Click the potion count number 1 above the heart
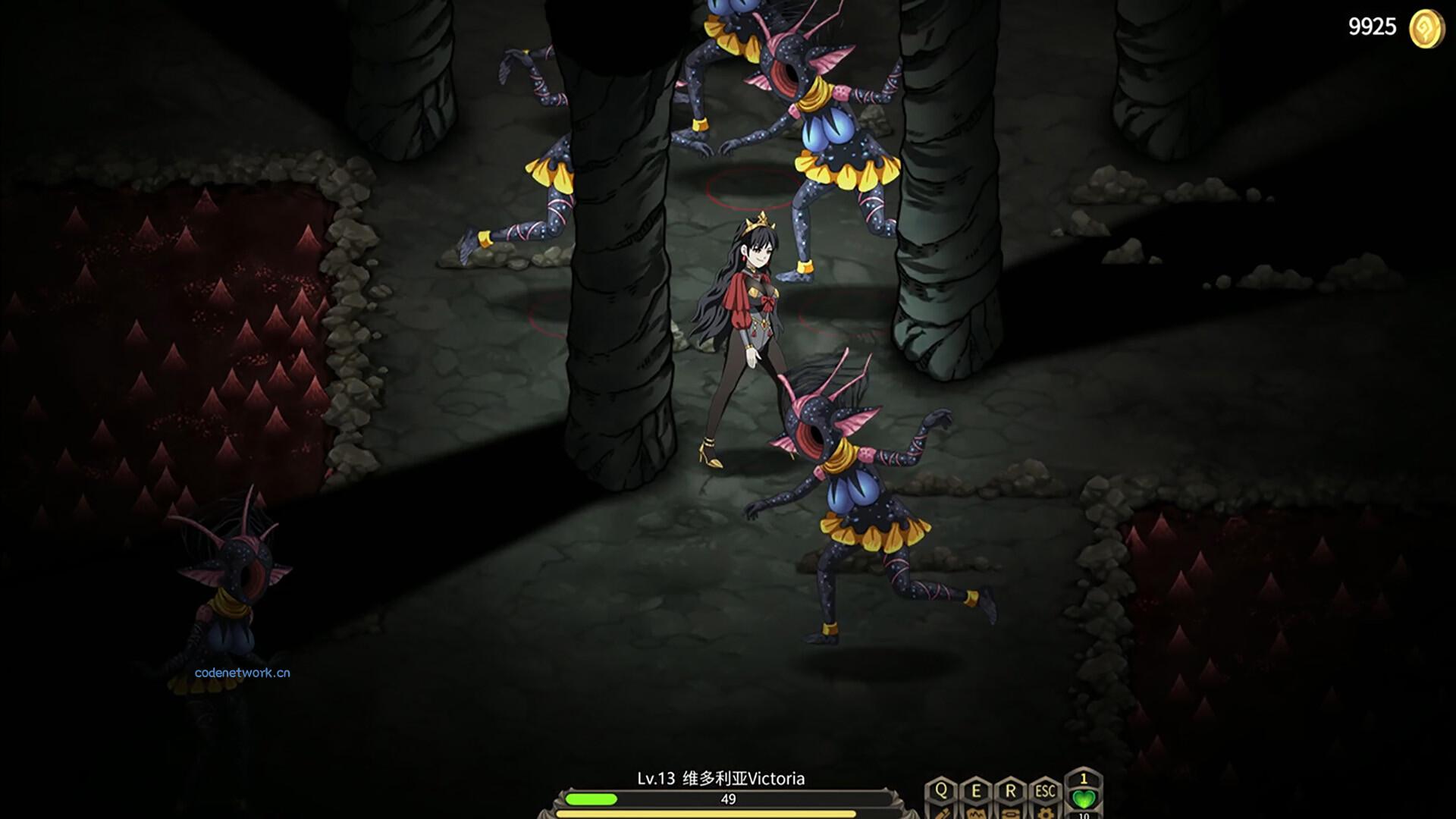The image size is (1456, 819). pyautogui.click(x=1084, y=779)
